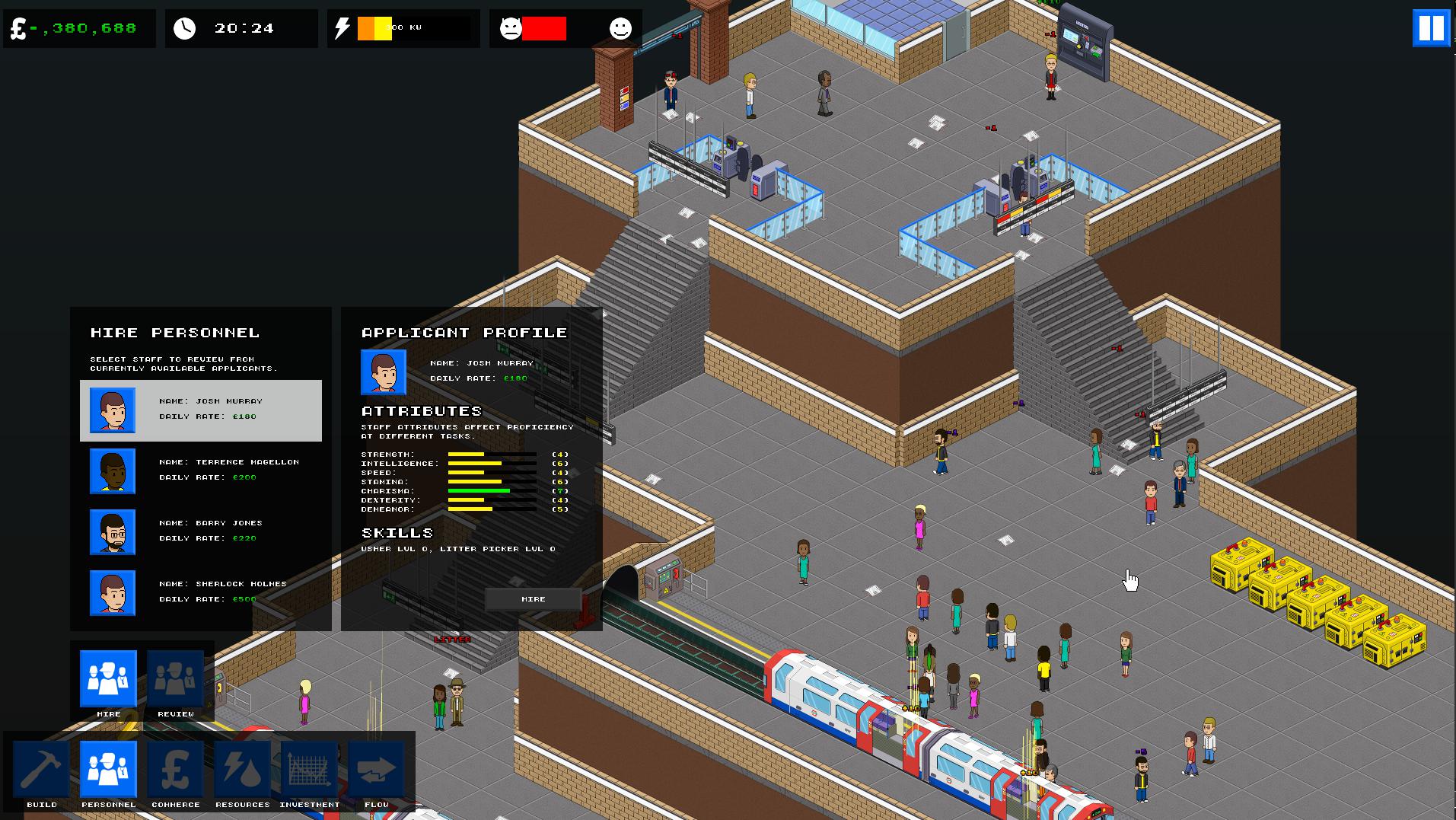Open the Resources panel
1456x820 pixels.
[242, 771]
